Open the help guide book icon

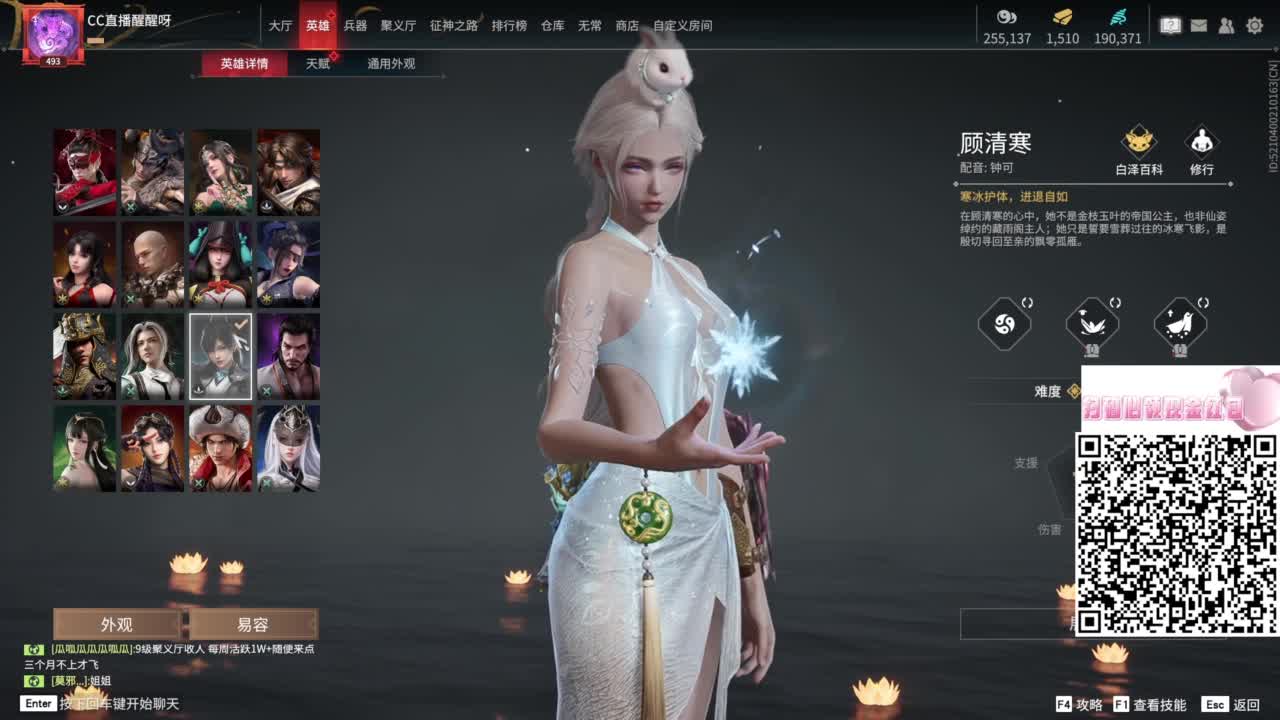1170,24
